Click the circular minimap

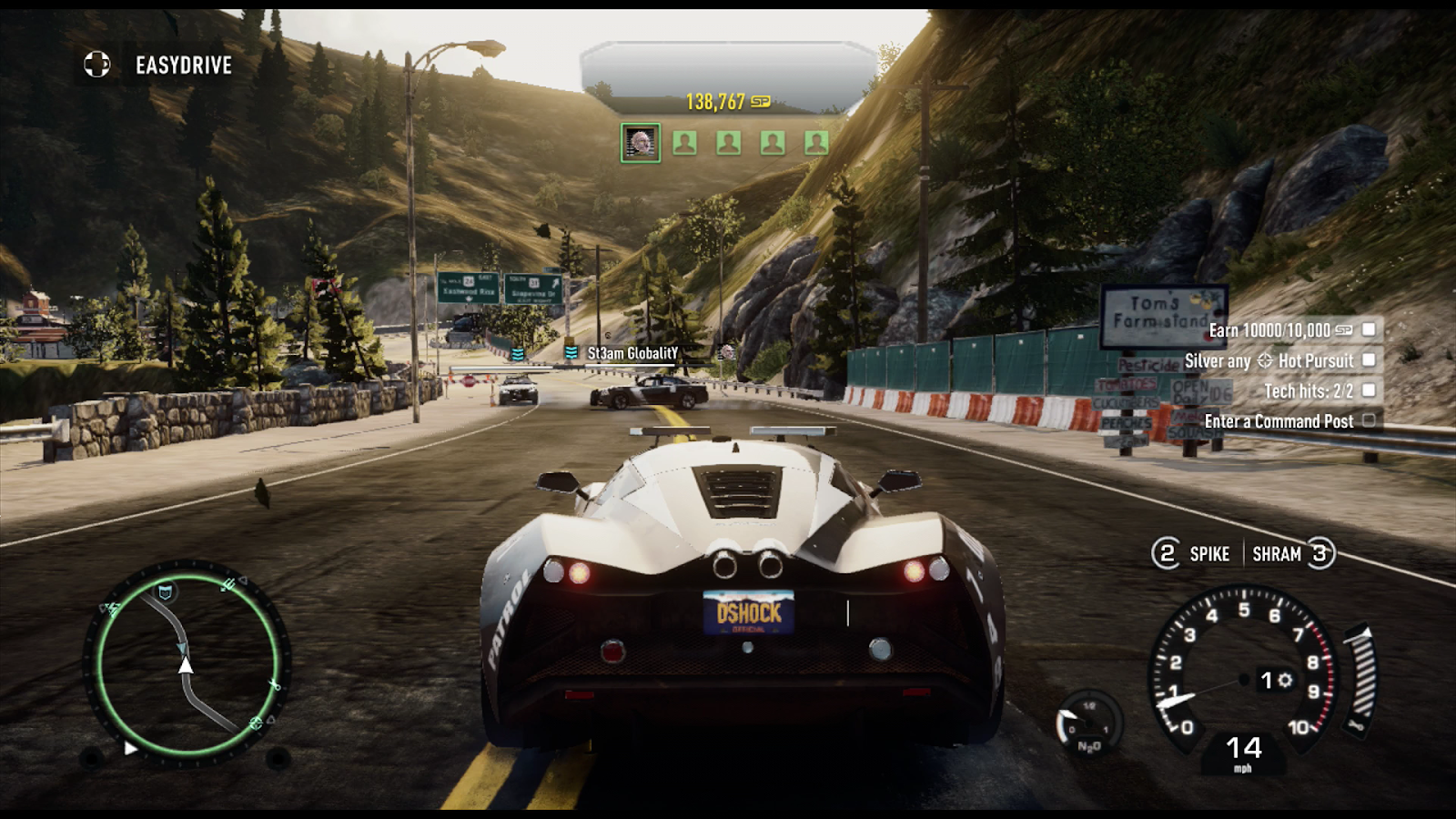[187, 663]
